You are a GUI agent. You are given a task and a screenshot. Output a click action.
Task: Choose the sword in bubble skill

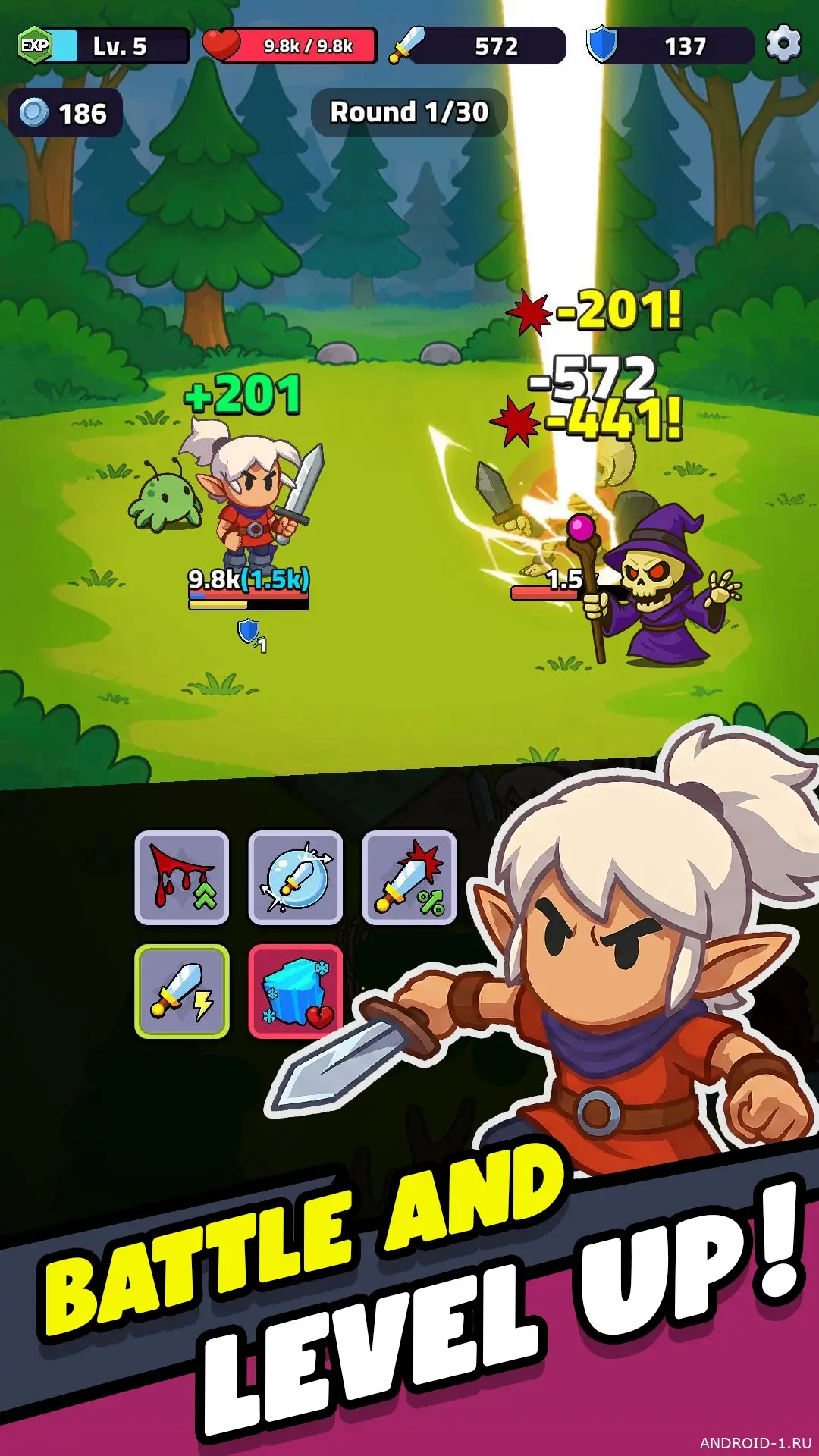pos(296,878)
